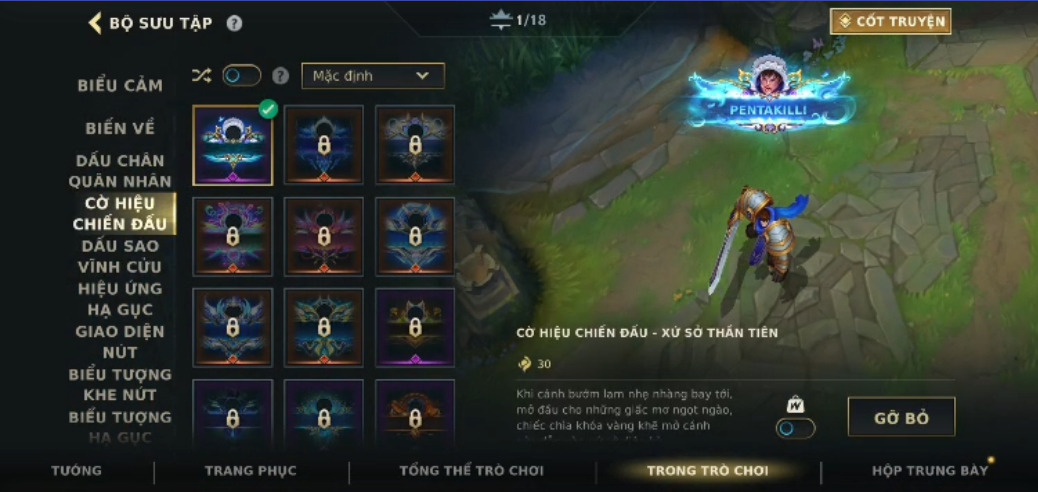Select the Giao Diện Nút category
This screenshot has width=1038, height=492.
(120, 342)
